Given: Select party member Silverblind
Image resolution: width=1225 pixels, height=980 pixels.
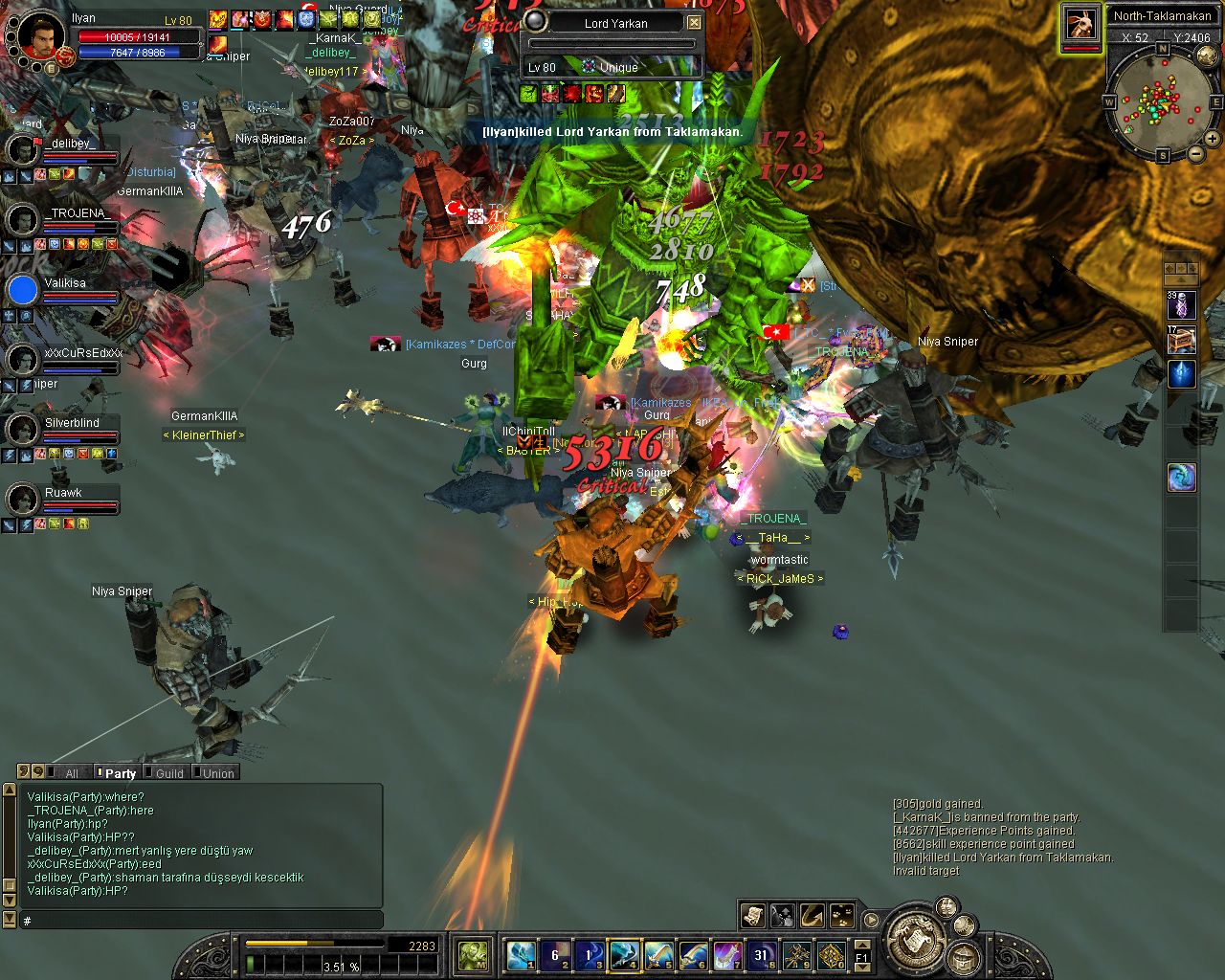Looking at the screenshot, I should (71, 423).
